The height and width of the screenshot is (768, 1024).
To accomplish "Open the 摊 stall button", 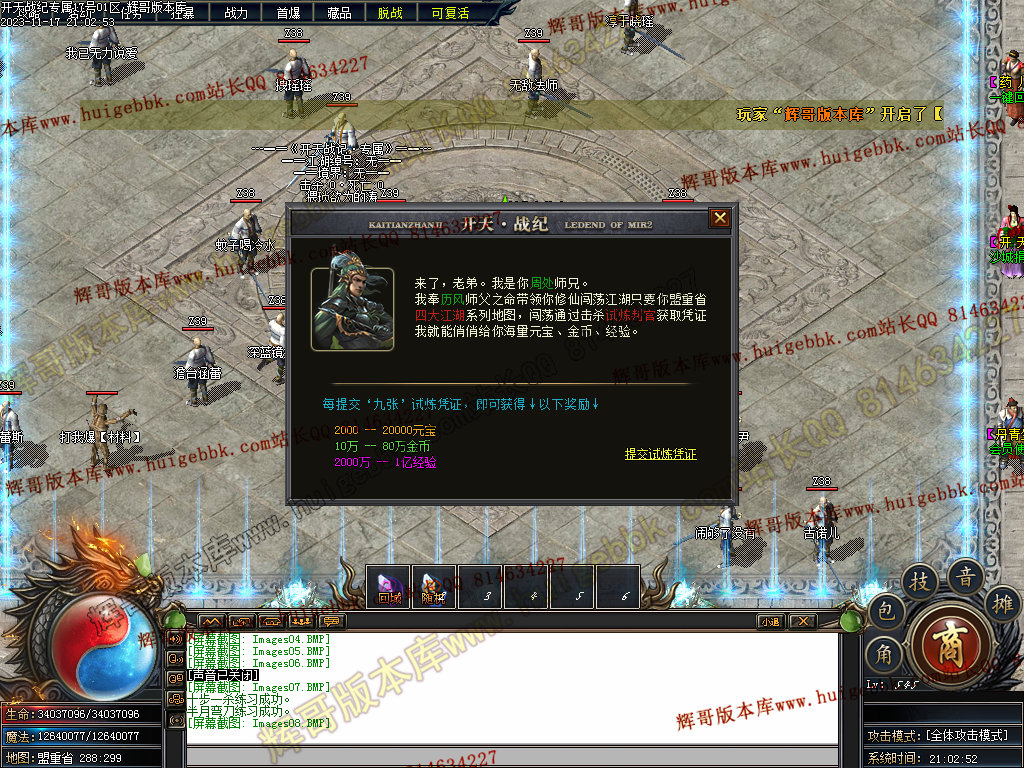I will click(1002, 603).
